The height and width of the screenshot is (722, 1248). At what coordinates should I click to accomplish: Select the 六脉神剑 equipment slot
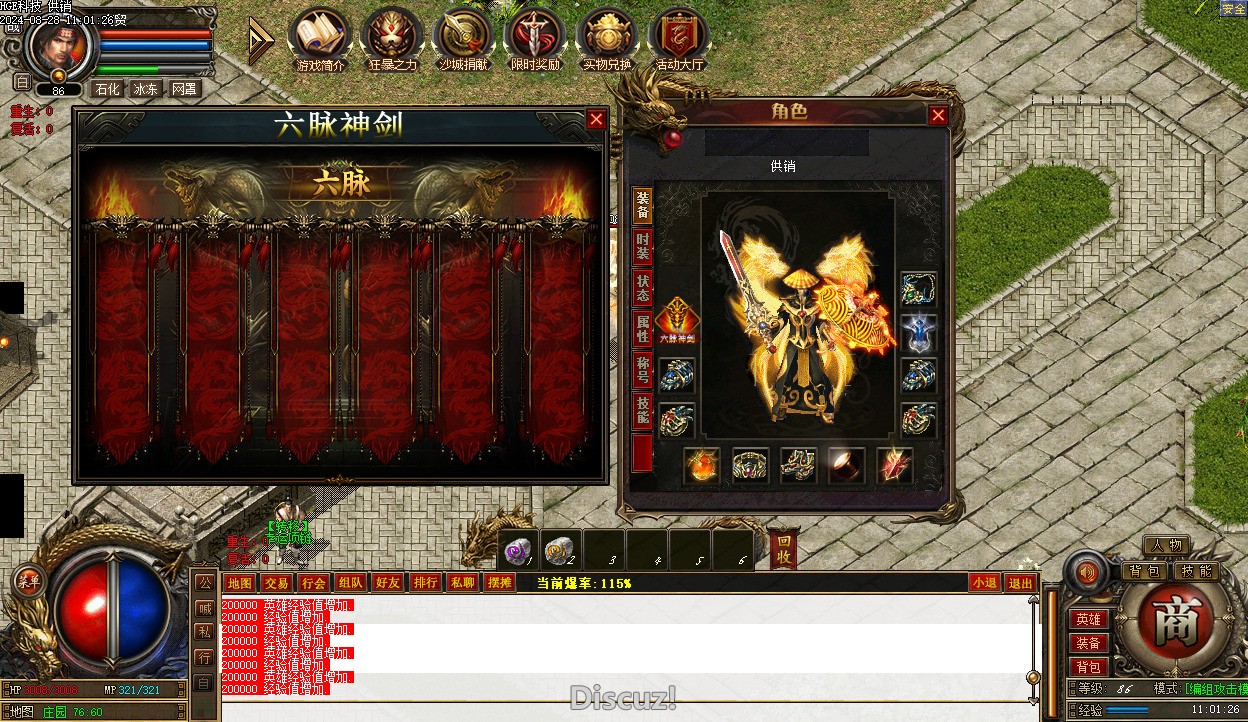pyautogui.click(x=678, y=320)
